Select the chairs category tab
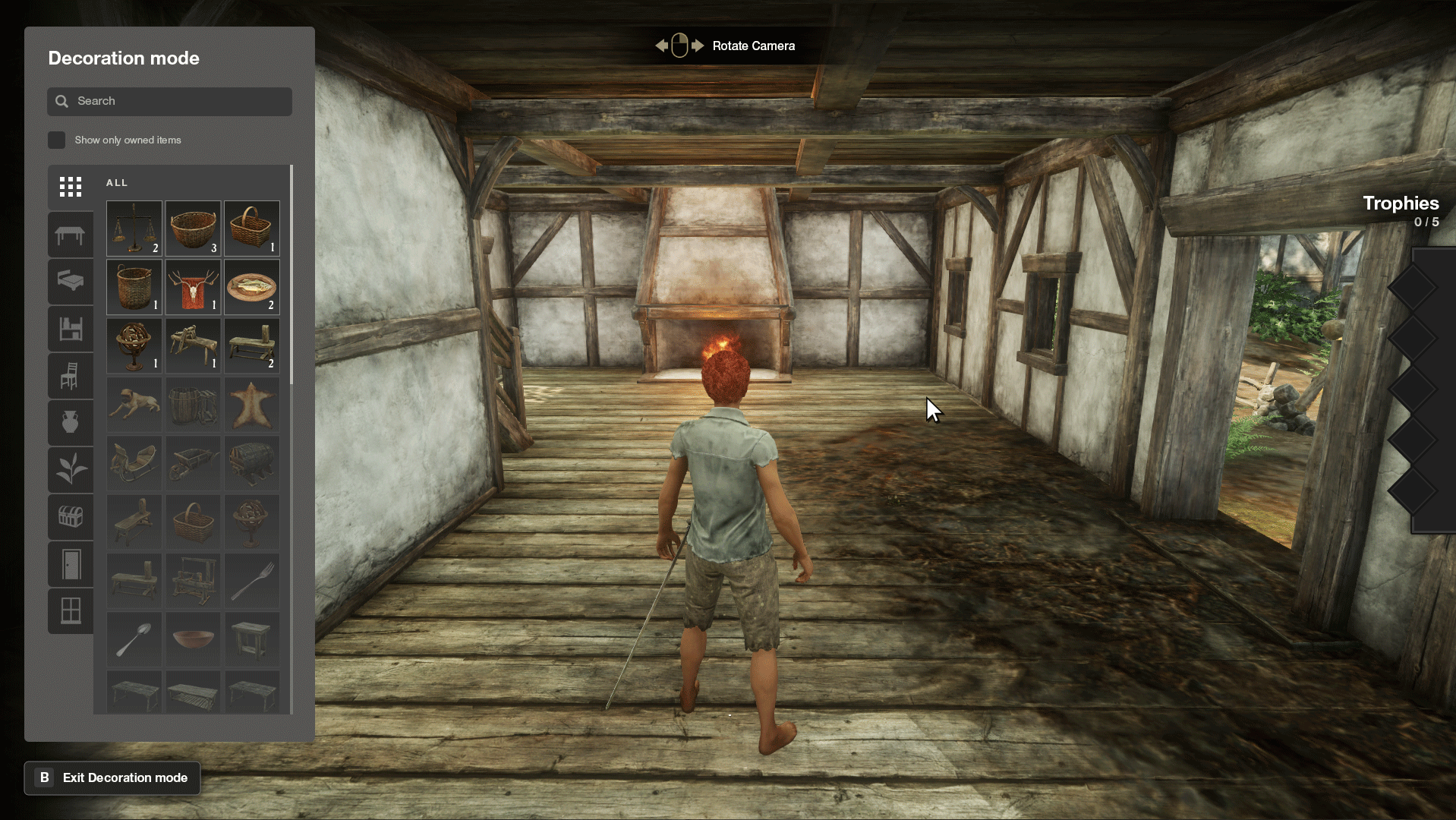 pyautogui.click(x=71, y=376)
